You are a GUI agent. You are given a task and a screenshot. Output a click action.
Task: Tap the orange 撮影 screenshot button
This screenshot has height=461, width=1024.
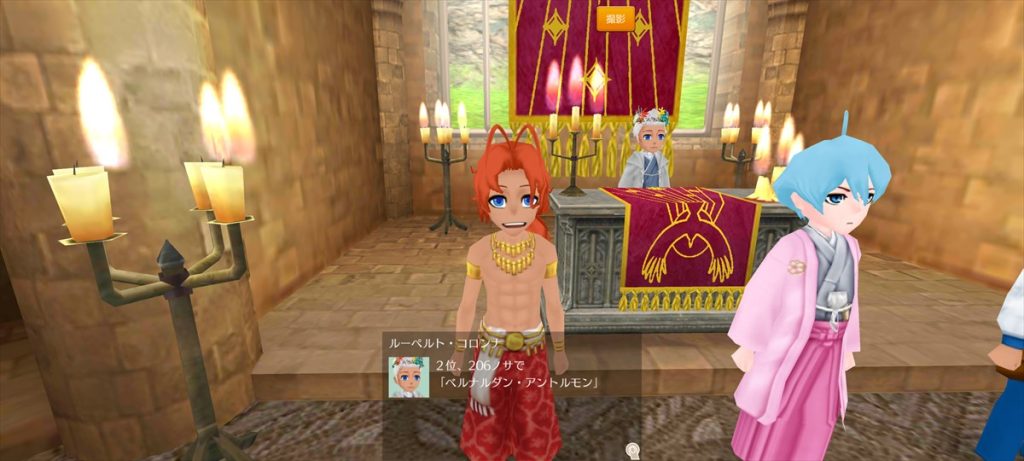[x=615, y=18]
